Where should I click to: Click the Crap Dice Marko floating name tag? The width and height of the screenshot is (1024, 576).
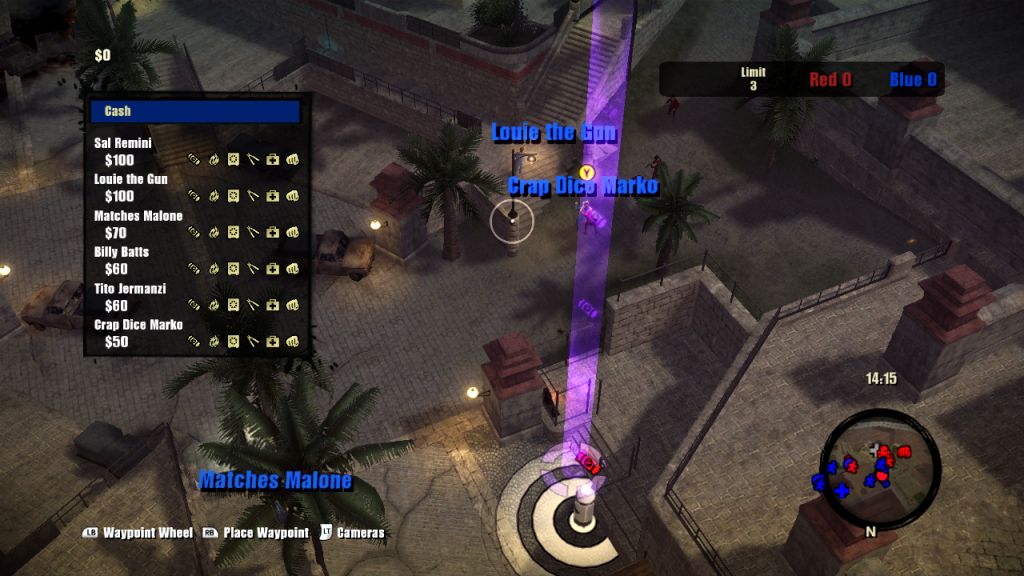coord(583,187)
